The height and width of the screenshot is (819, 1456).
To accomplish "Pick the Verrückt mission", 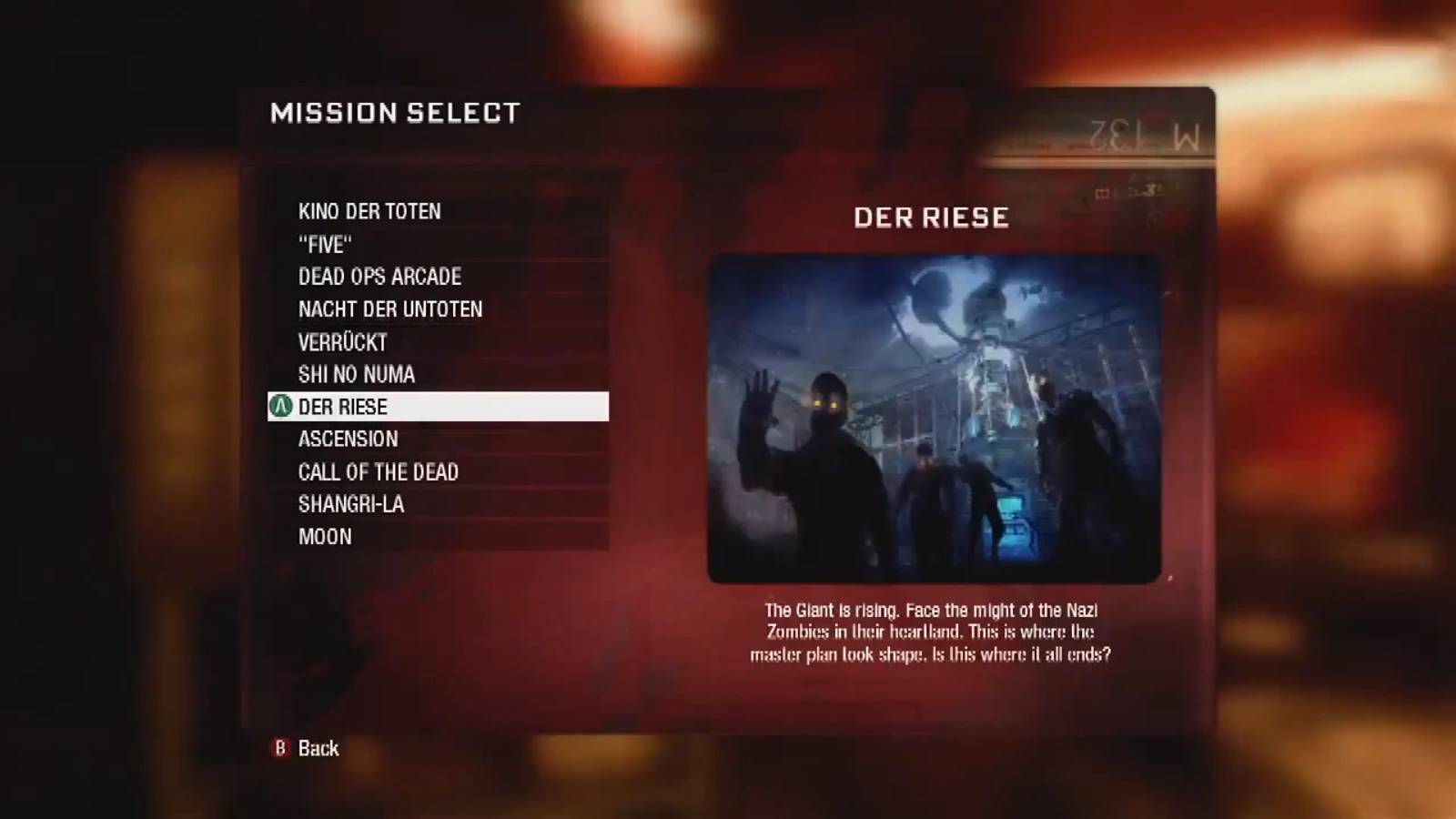I will coord(343,342).
